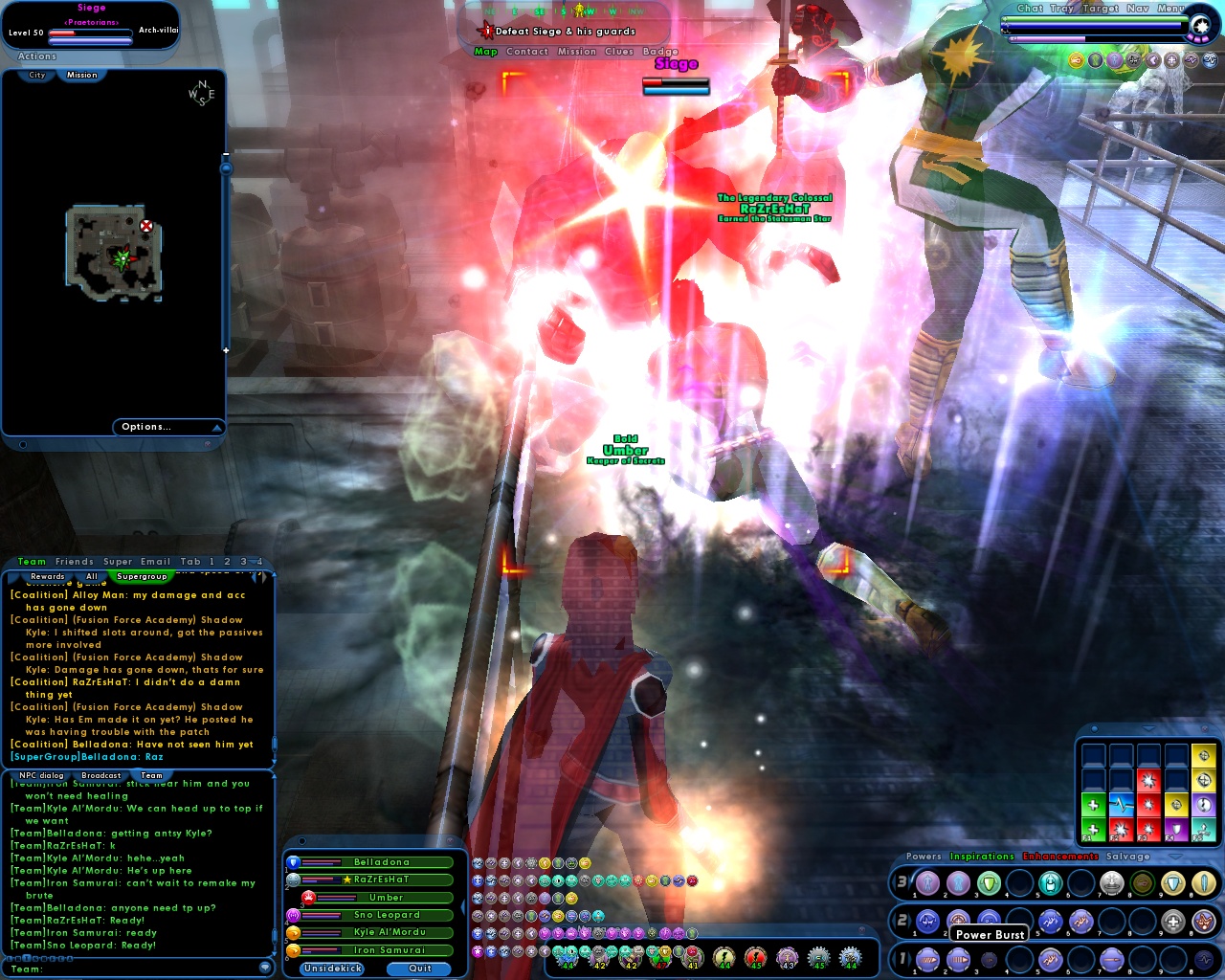Switch to the Inspirations tray tab

pyautogui.click(x=982, y=856)
